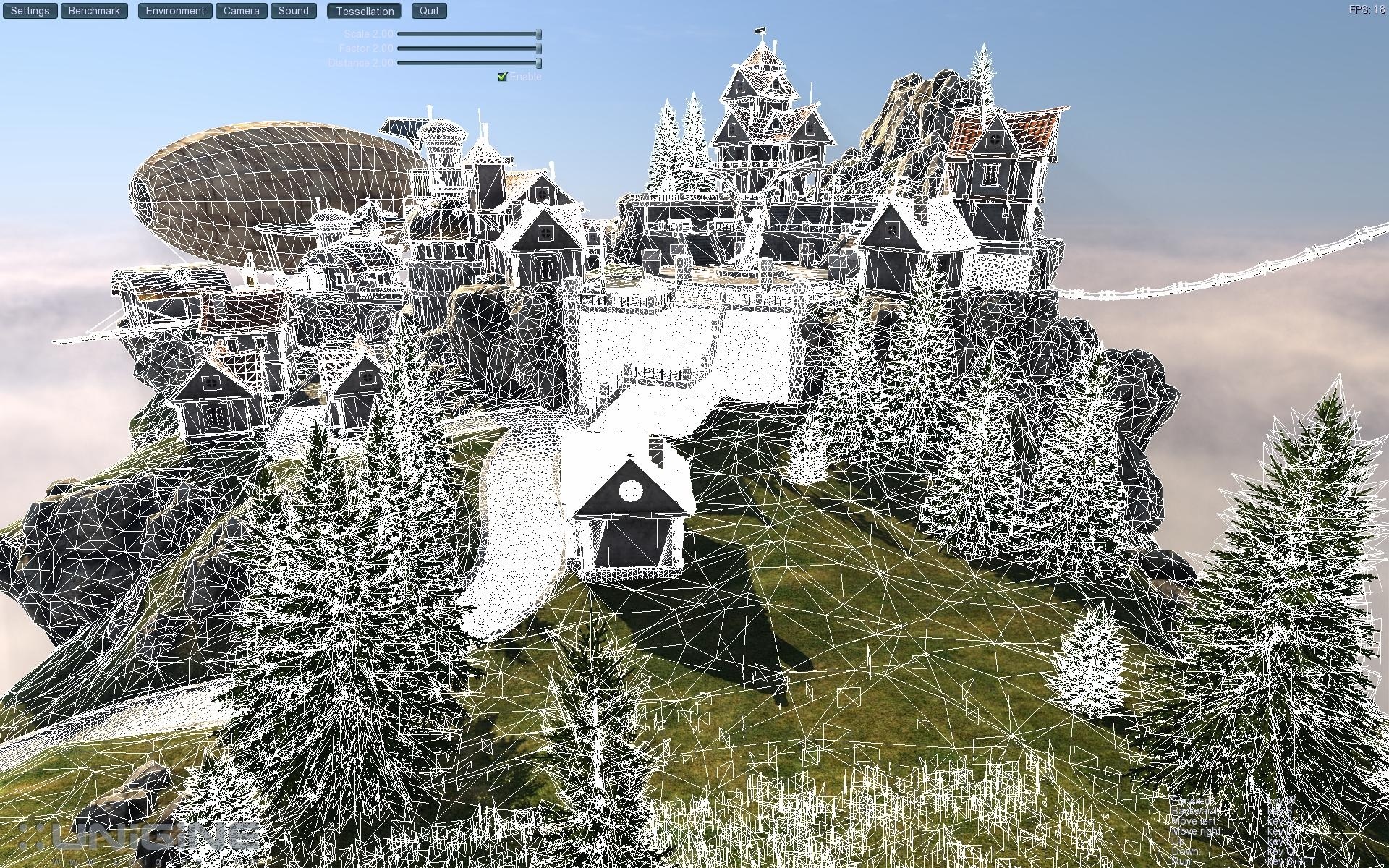Open the Camera menu
The width and height of the screenshot is (1389, 868).
[241, 10]
